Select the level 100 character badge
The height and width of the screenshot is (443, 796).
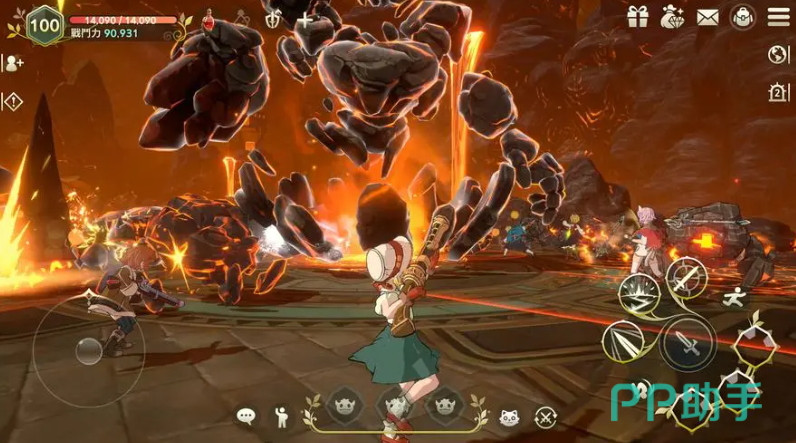(43, 24)
